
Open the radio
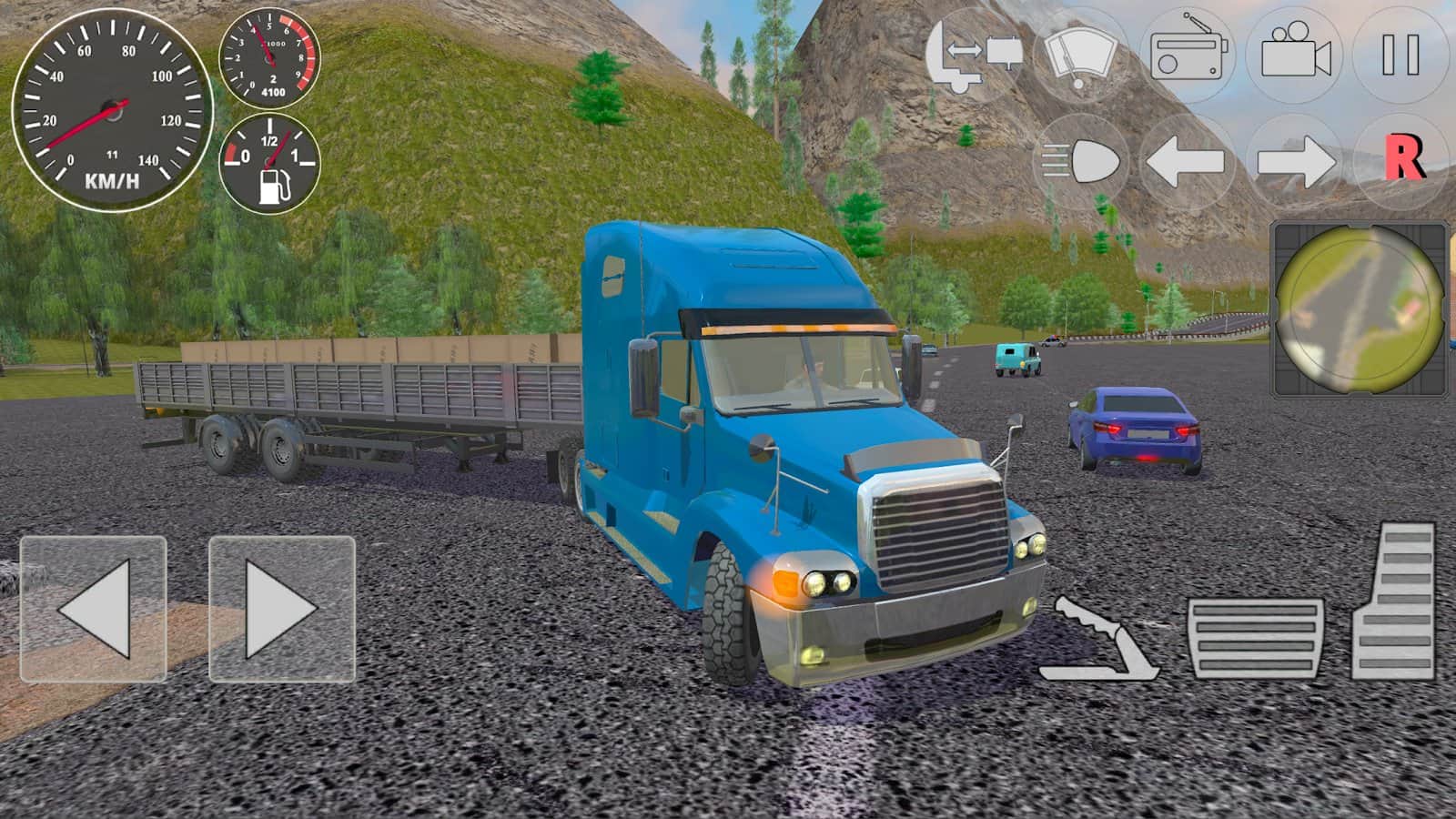click(x=1189, y=55)
